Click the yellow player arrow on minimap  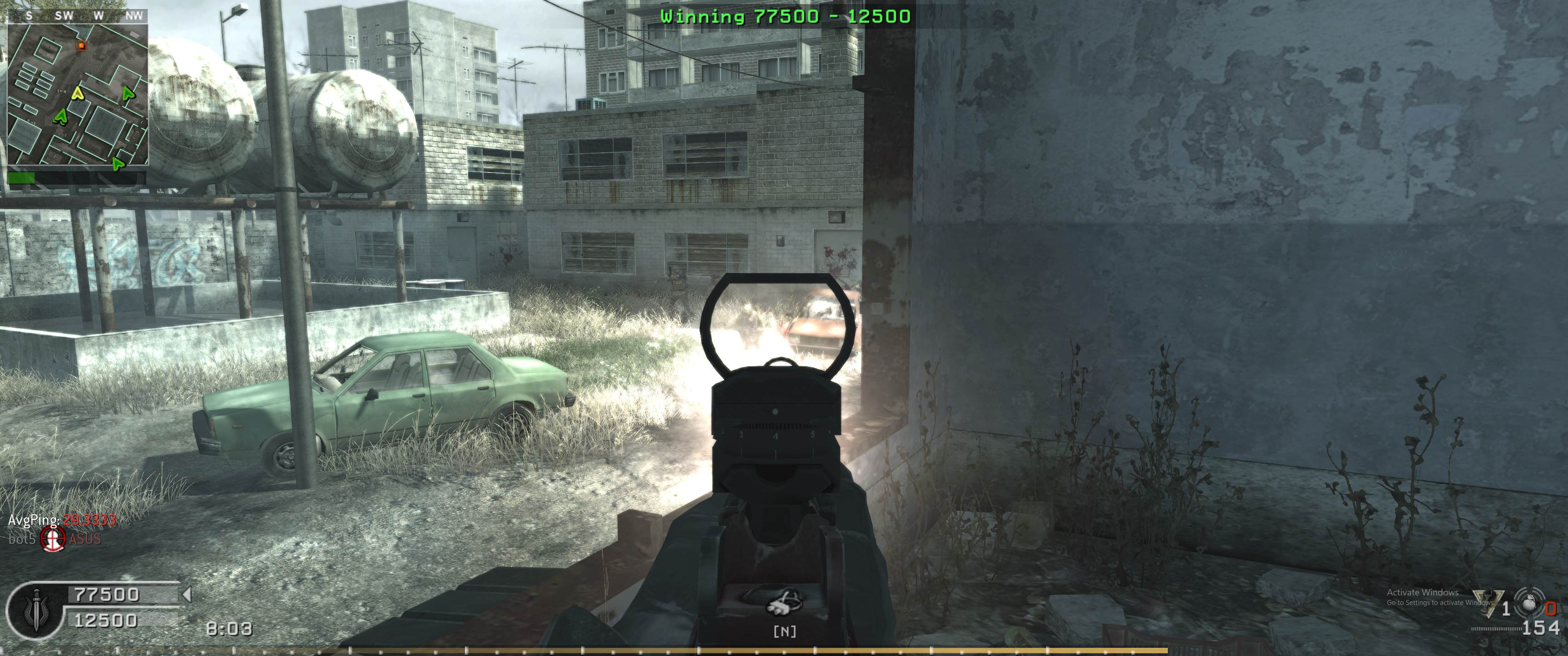[x=77, y=93]
